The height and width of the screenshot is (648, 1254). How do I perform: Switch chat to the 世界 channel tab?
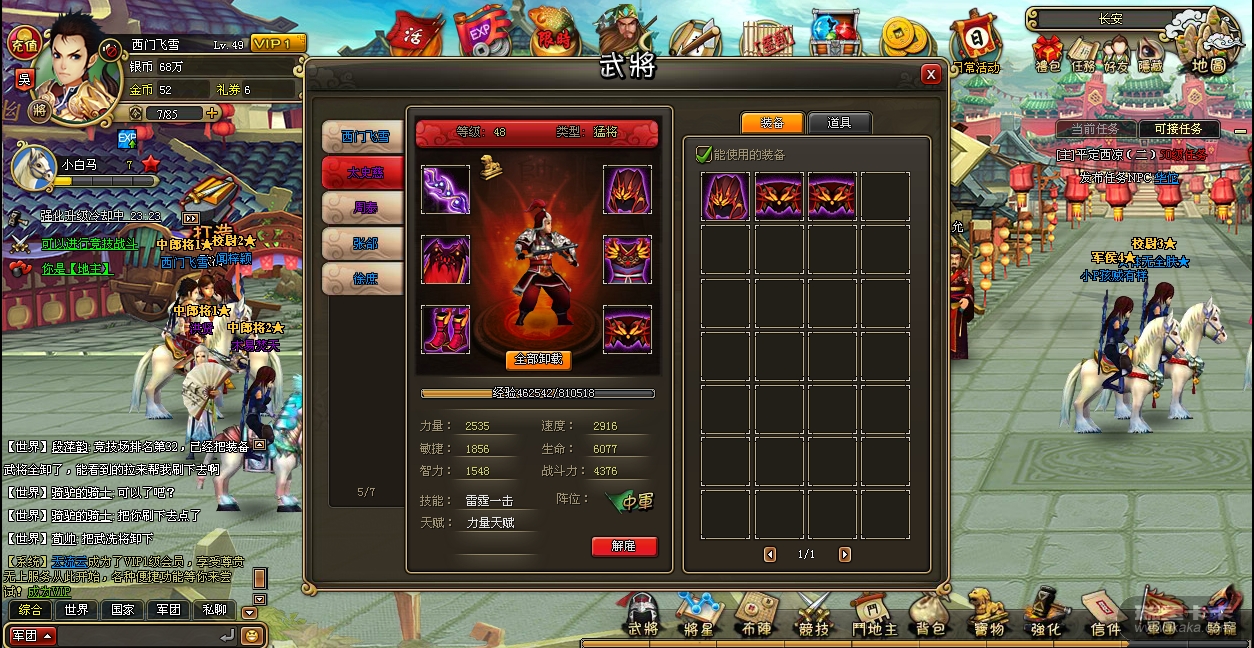[x=76, y=610]
